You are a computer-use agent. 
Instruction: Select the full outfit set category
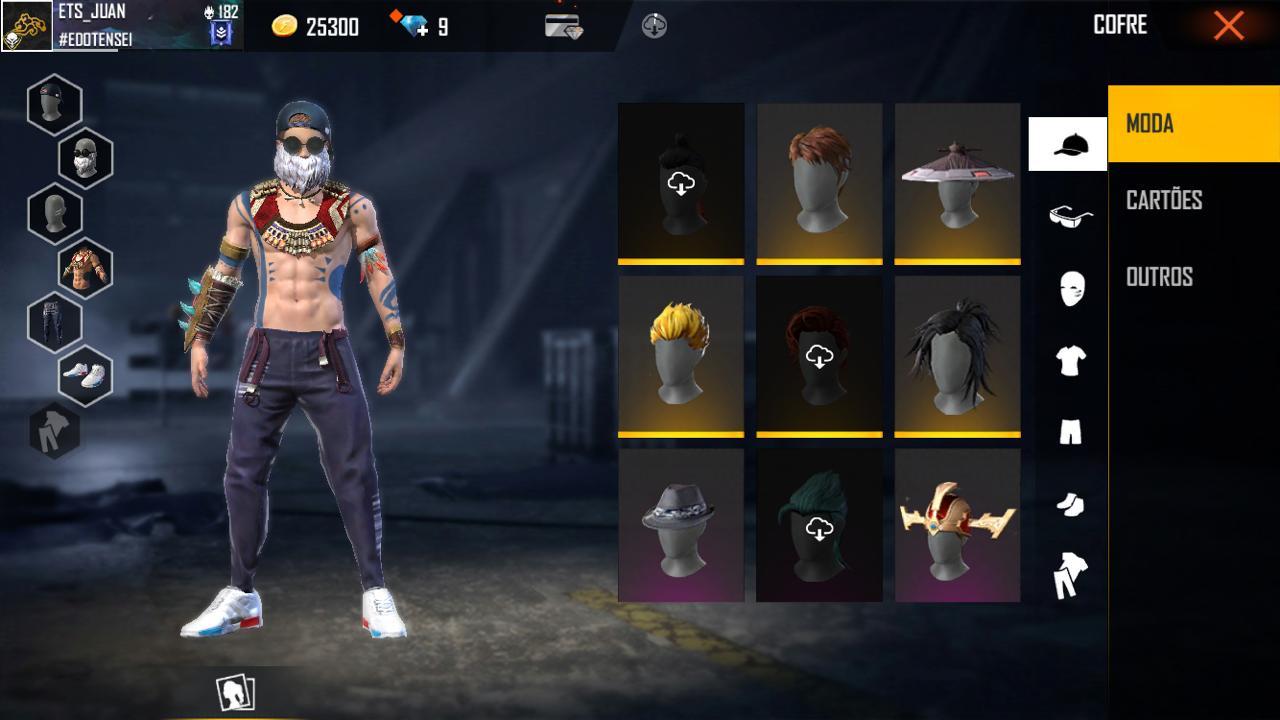pyautogui.click(x=1070, y=576)
